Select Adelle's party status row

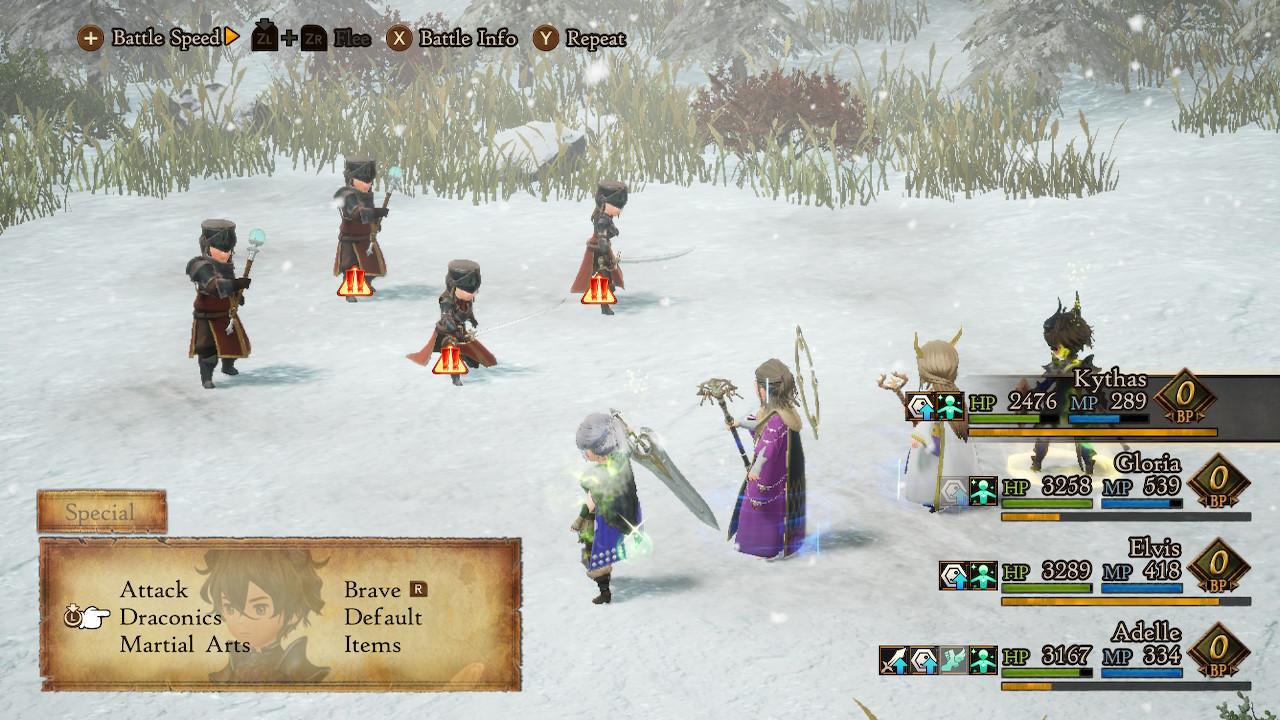(1146, 633)
